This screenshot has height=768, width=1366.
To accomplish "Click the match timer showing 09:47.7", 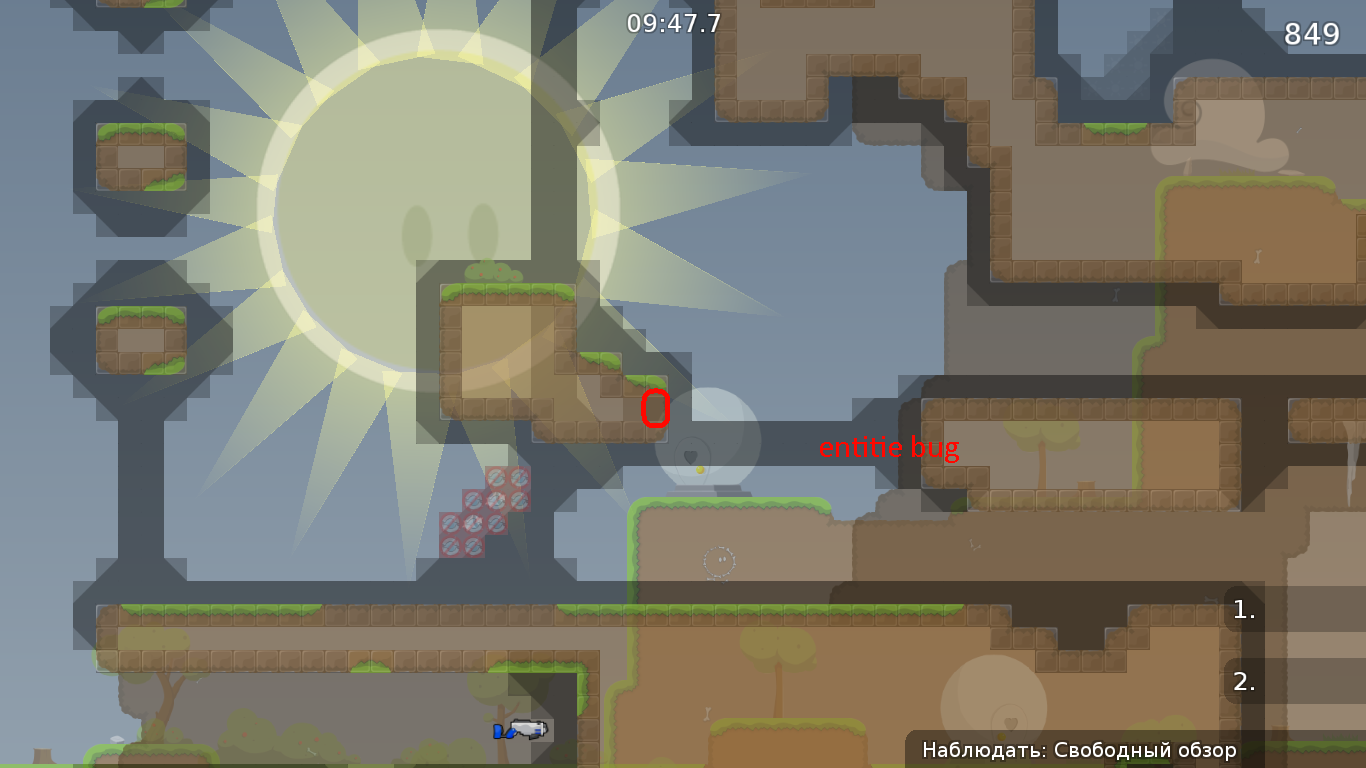I will [671, 23].
